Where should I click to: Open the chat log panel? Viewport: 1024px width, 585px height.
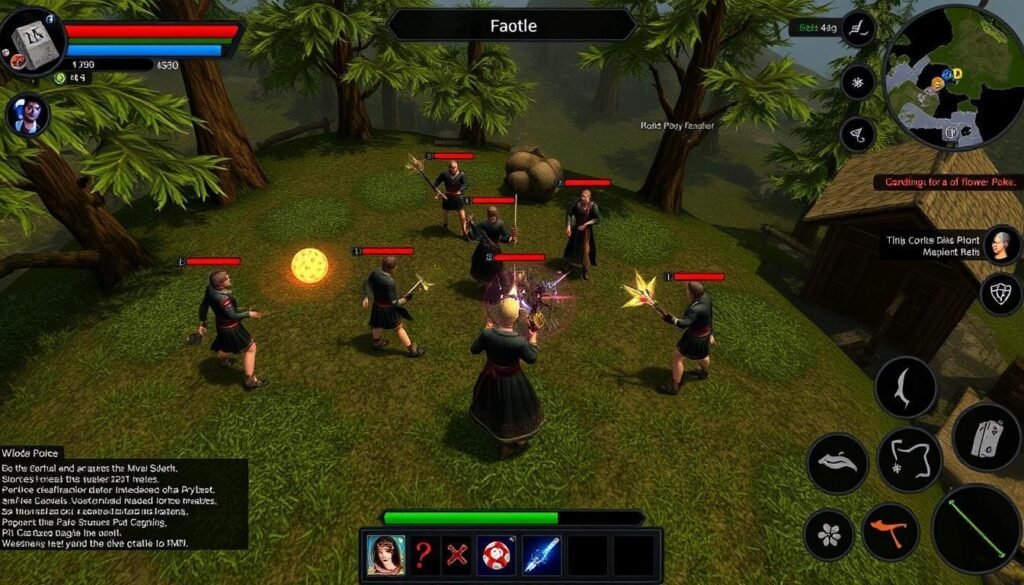(123, 501)
